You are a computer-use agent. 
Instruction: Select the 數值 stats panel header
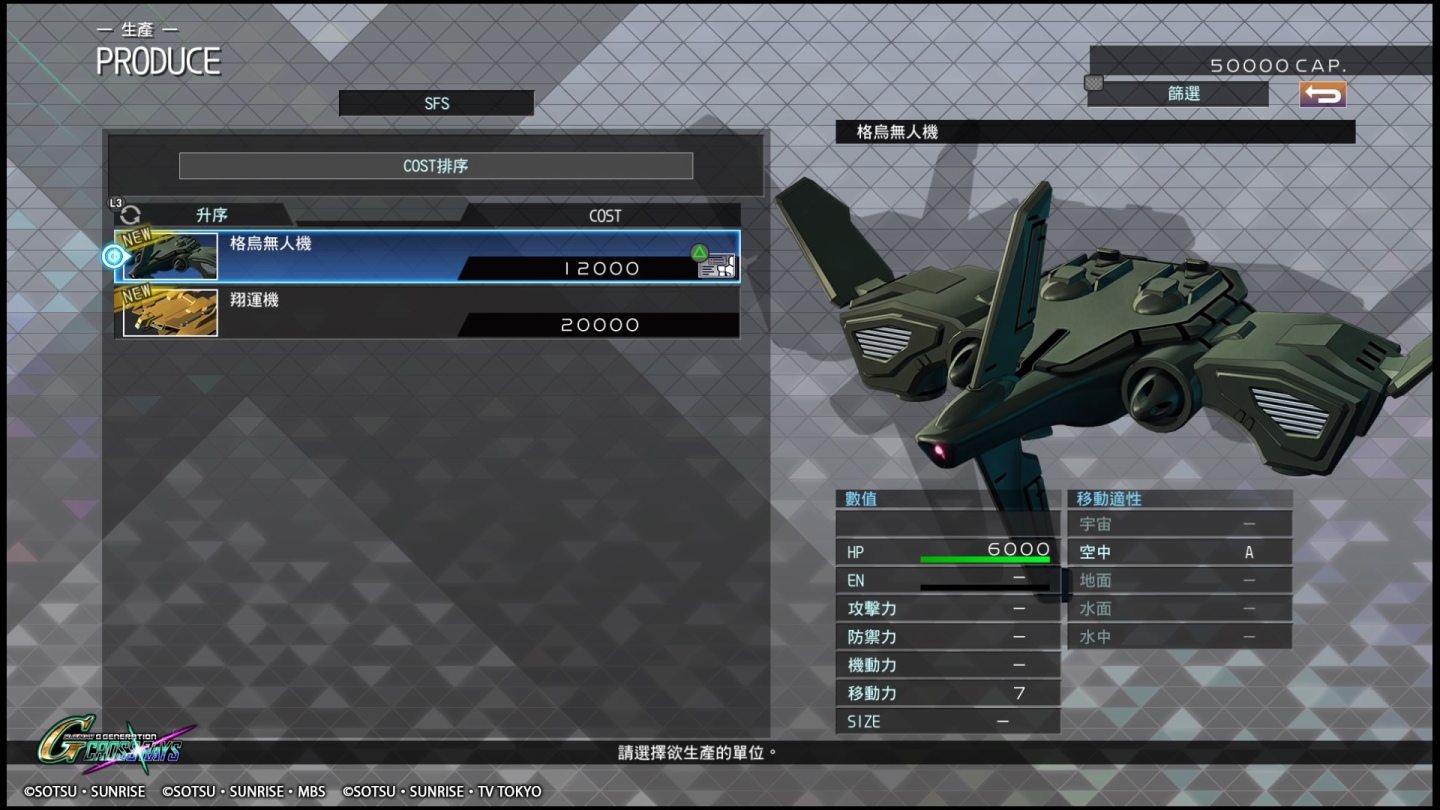click(x=862, y=498)
